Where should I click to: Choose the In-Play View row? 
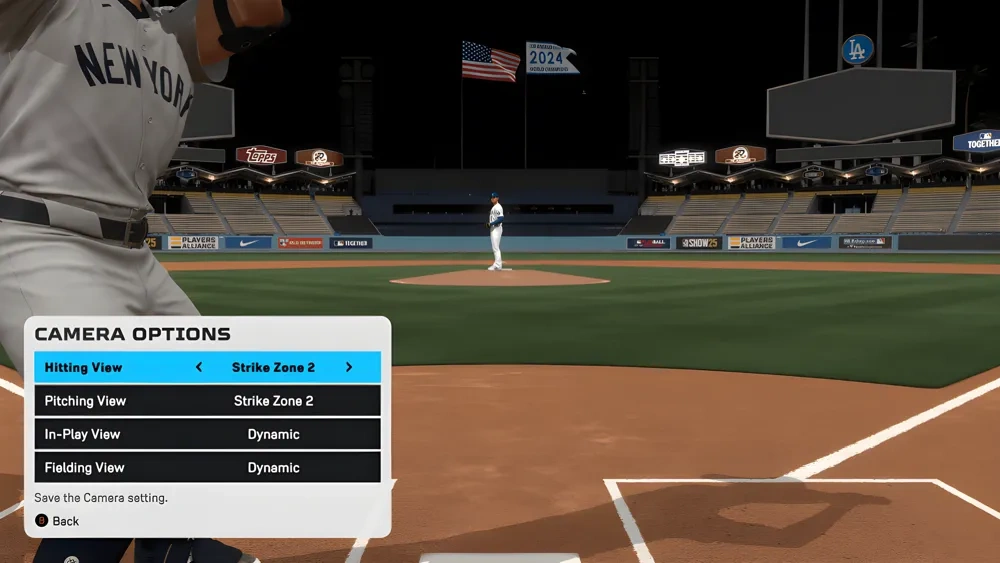[x=207, y=434]
